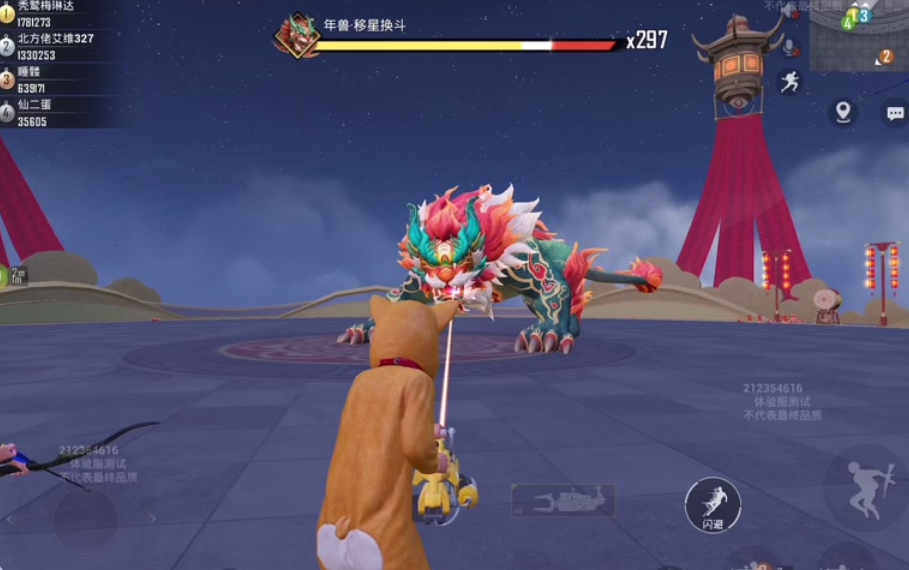
Task: Tap the map location pin icon
Action: (843, 112)
